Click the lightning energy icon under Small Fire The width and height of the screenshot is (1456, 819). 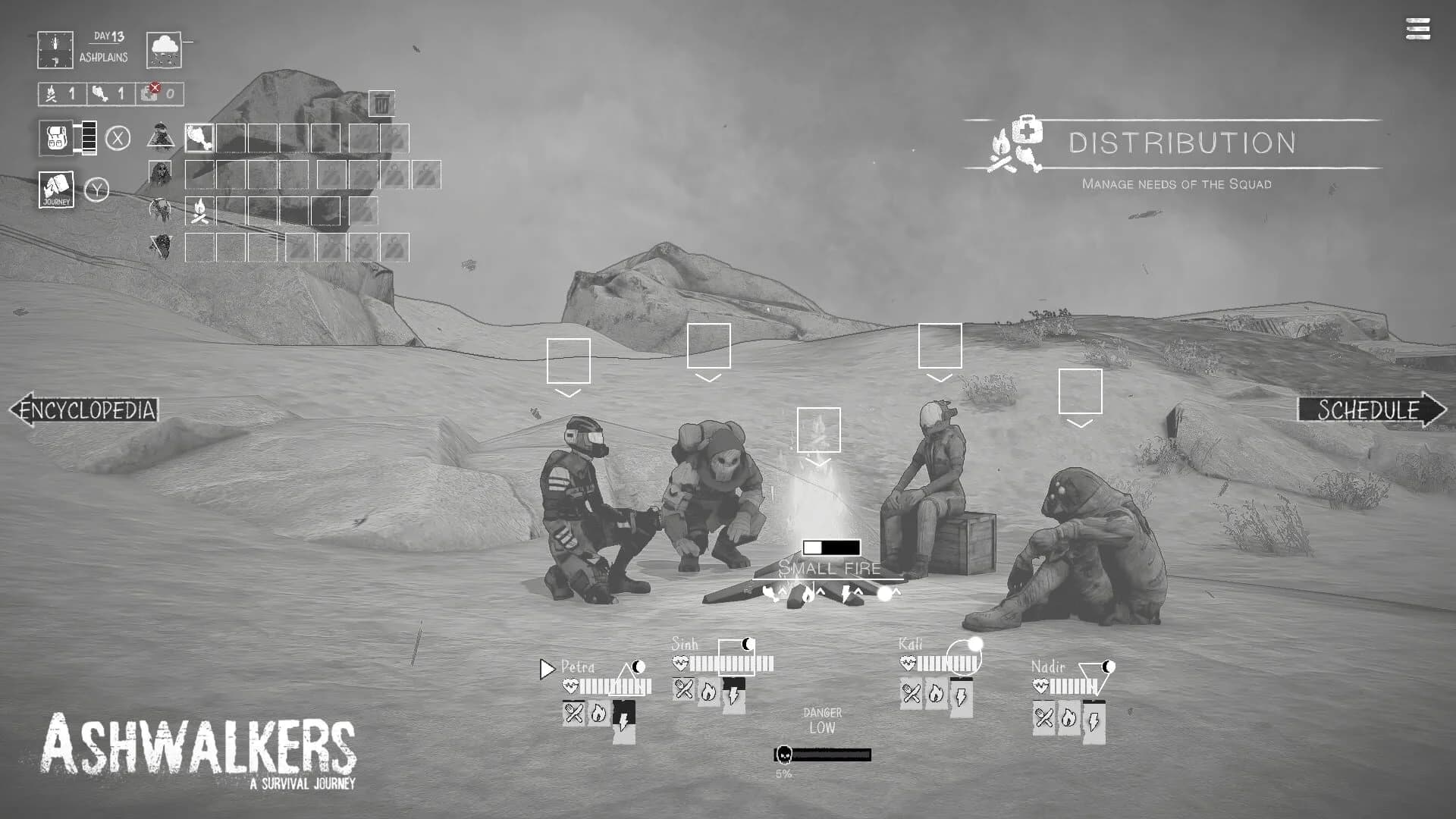[x=847, y=595]
